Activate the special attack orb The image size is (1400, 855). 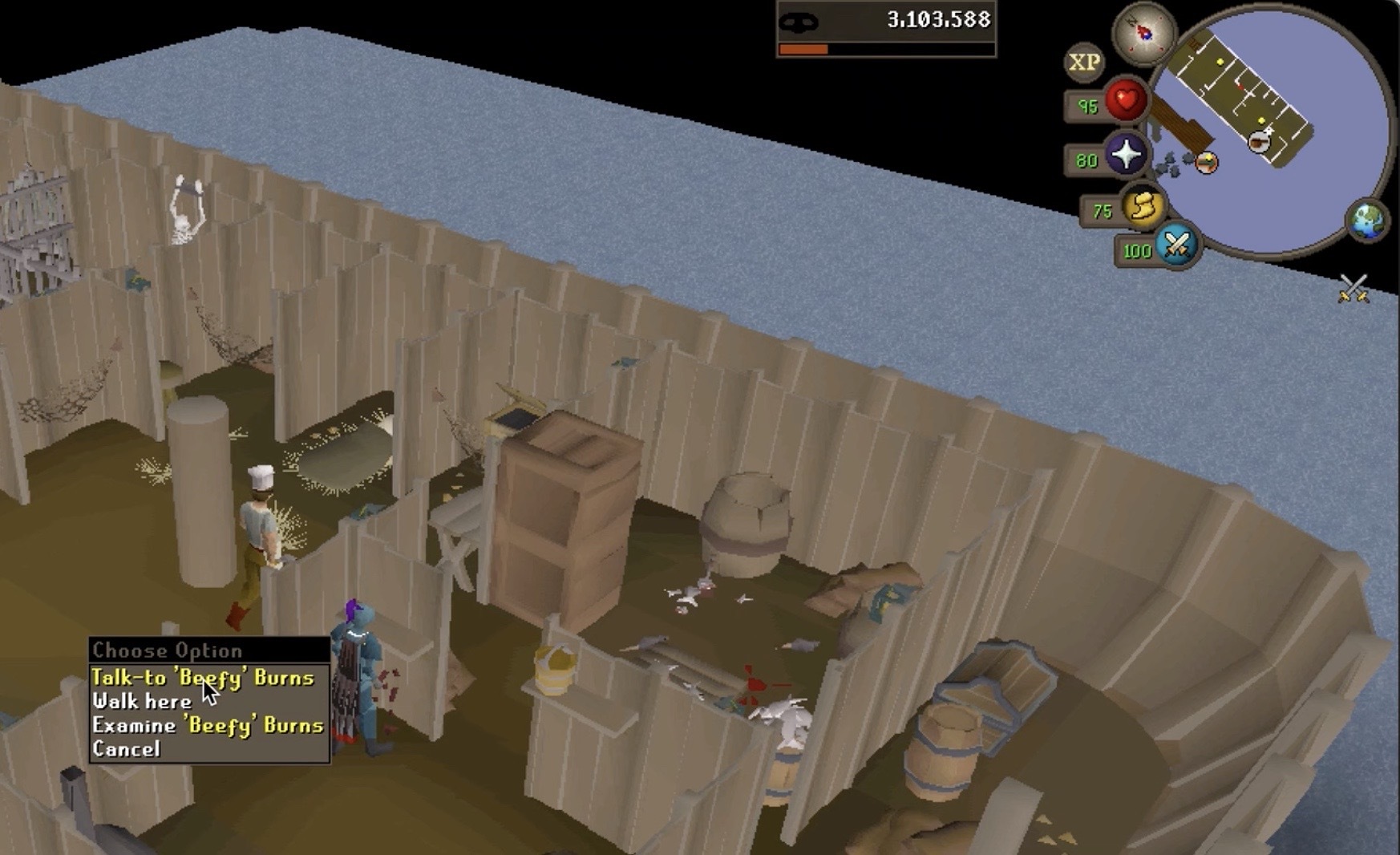(1175, 245)
